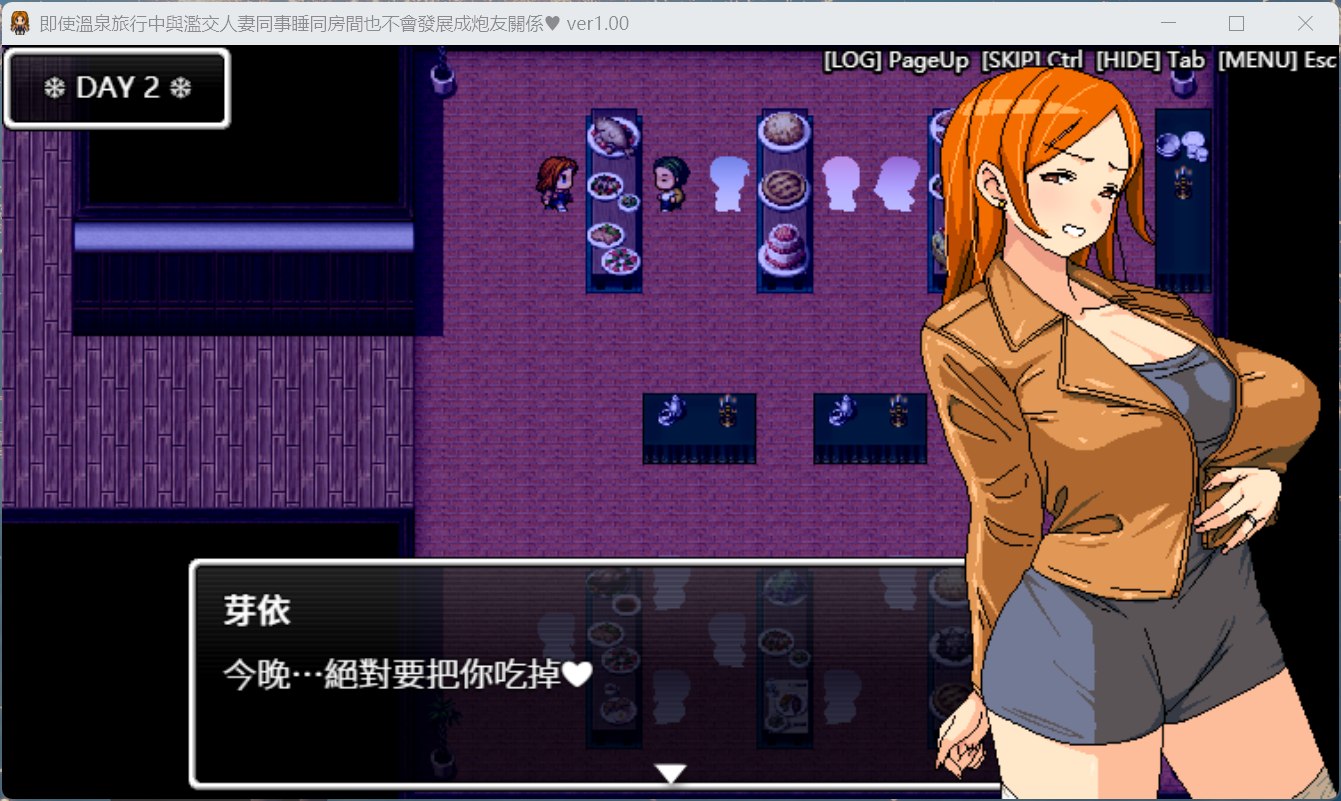Screen dimensions: 1341x801
Task: Toggle the DAY 2 banner display
Action: pyautogui.click(x=117, y=88)
